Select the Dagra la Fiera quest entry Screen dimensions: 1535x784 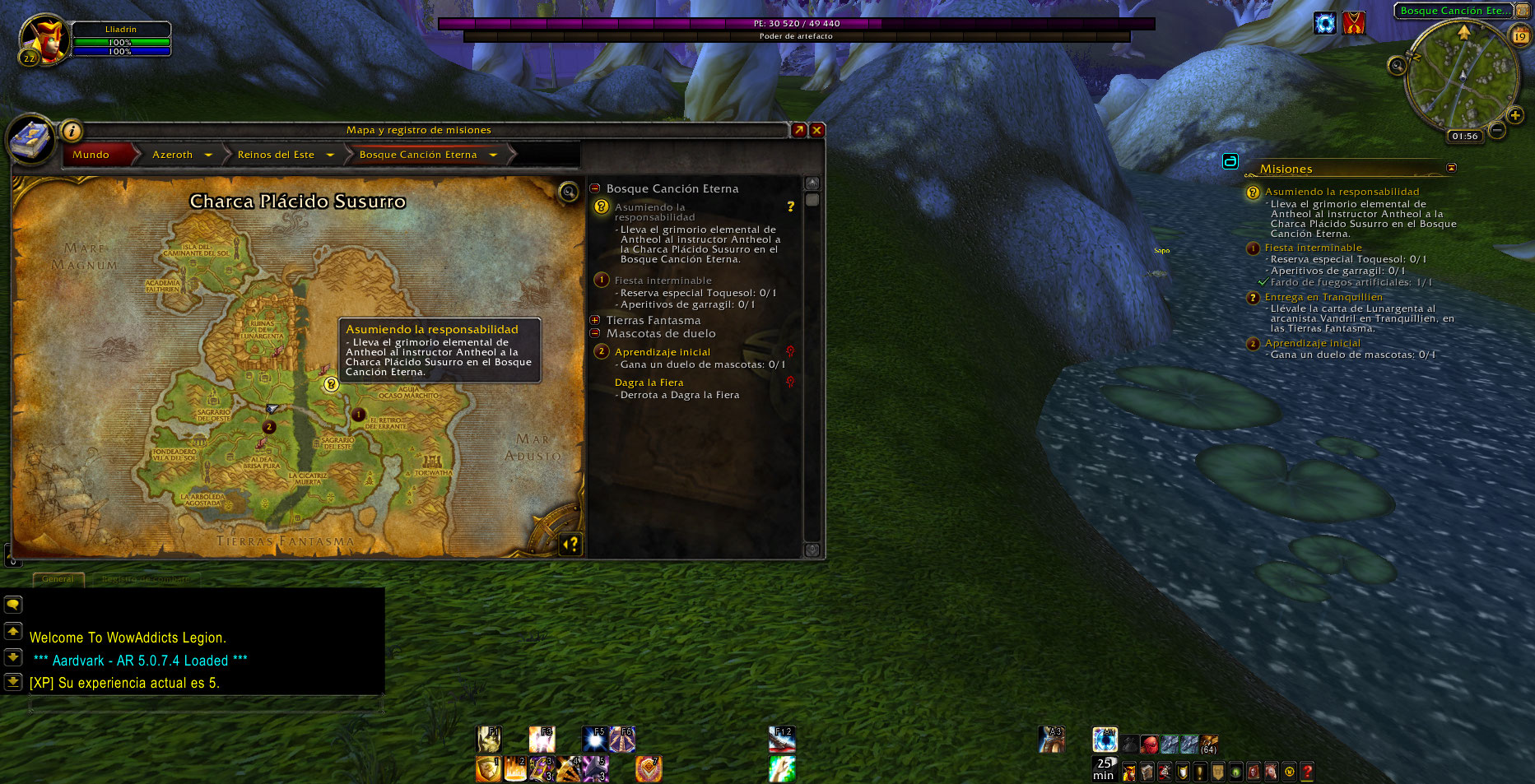click(649, 383)
